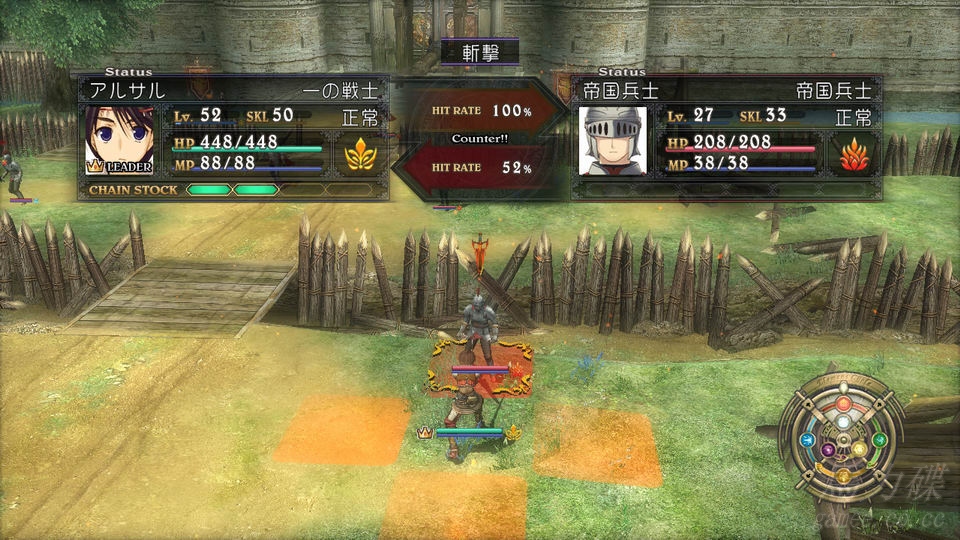This screenshot has width=960, height=540.
Task: Choose the green orb on the ring
Action: 880,440
